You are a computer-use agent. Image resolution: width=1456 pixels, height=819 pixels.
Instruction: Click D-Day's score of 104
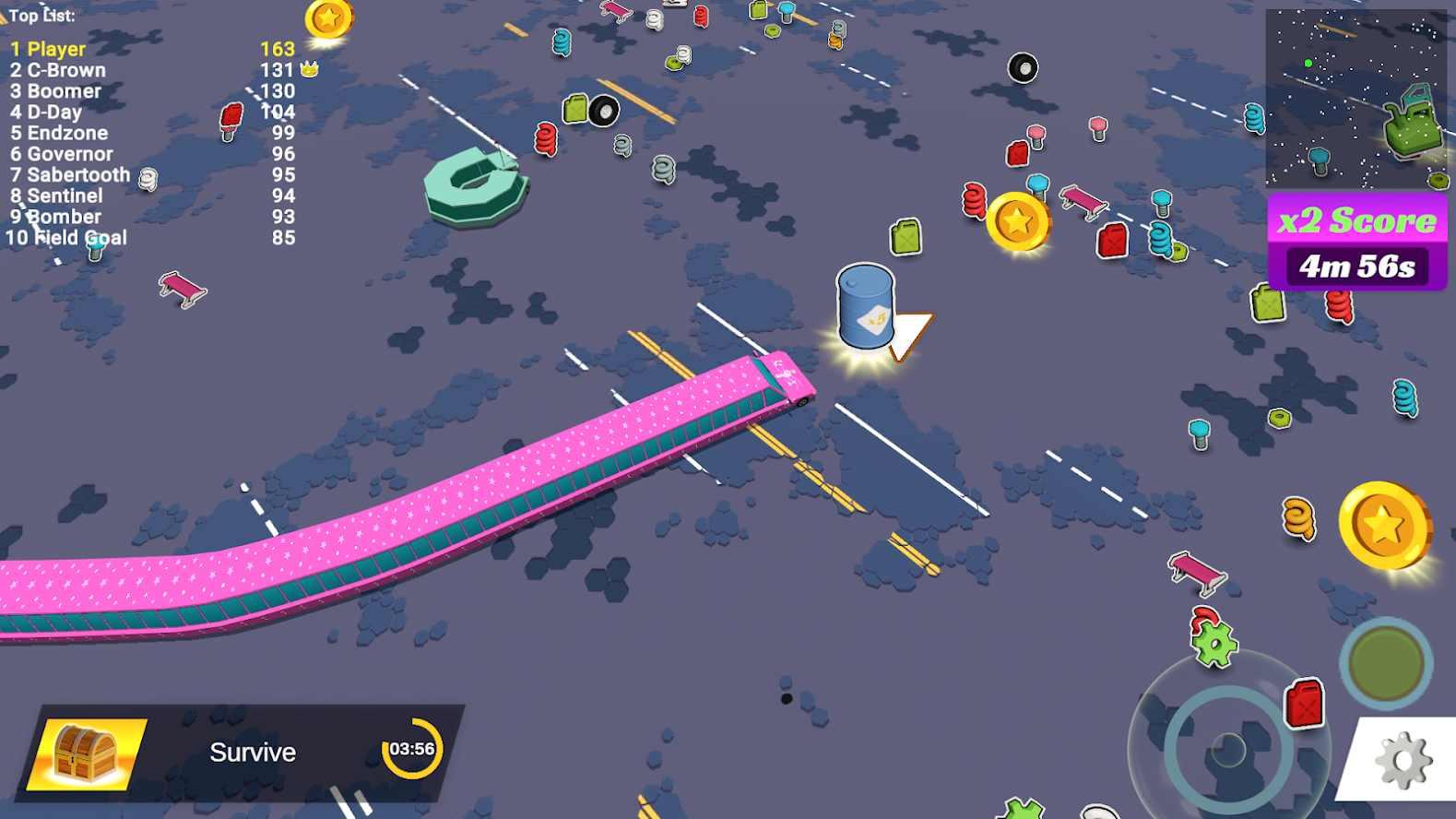279,112
